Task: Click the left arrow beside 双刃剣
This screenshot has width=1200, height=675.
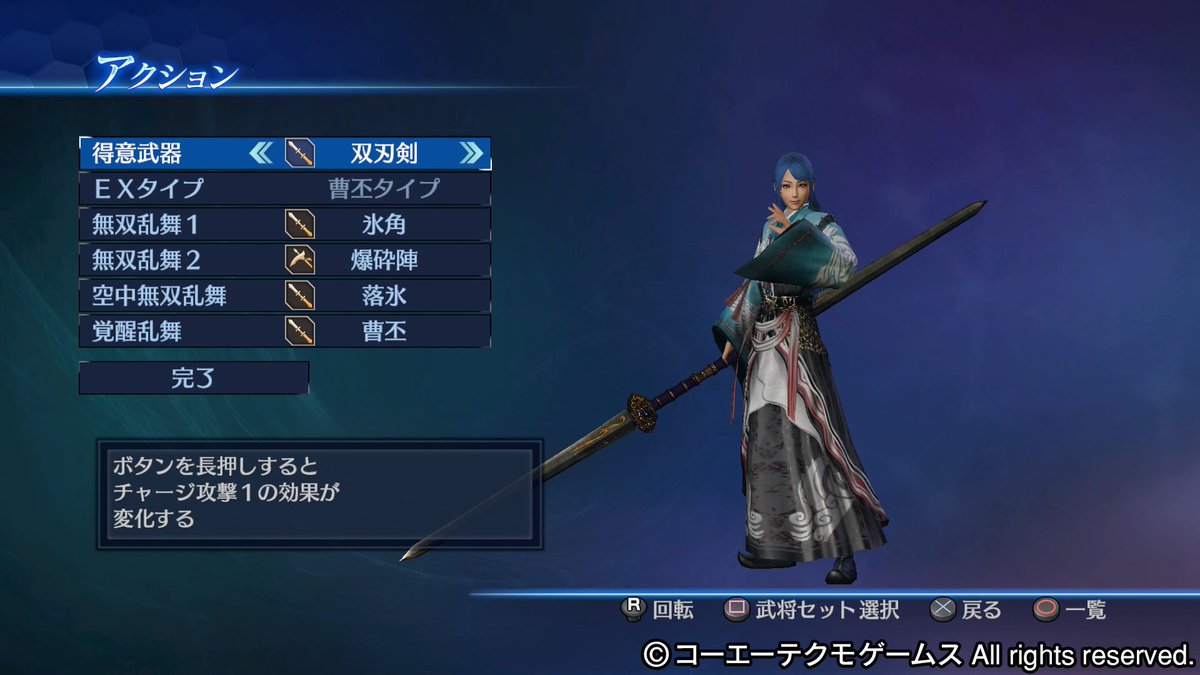Action: click(260, 153)
